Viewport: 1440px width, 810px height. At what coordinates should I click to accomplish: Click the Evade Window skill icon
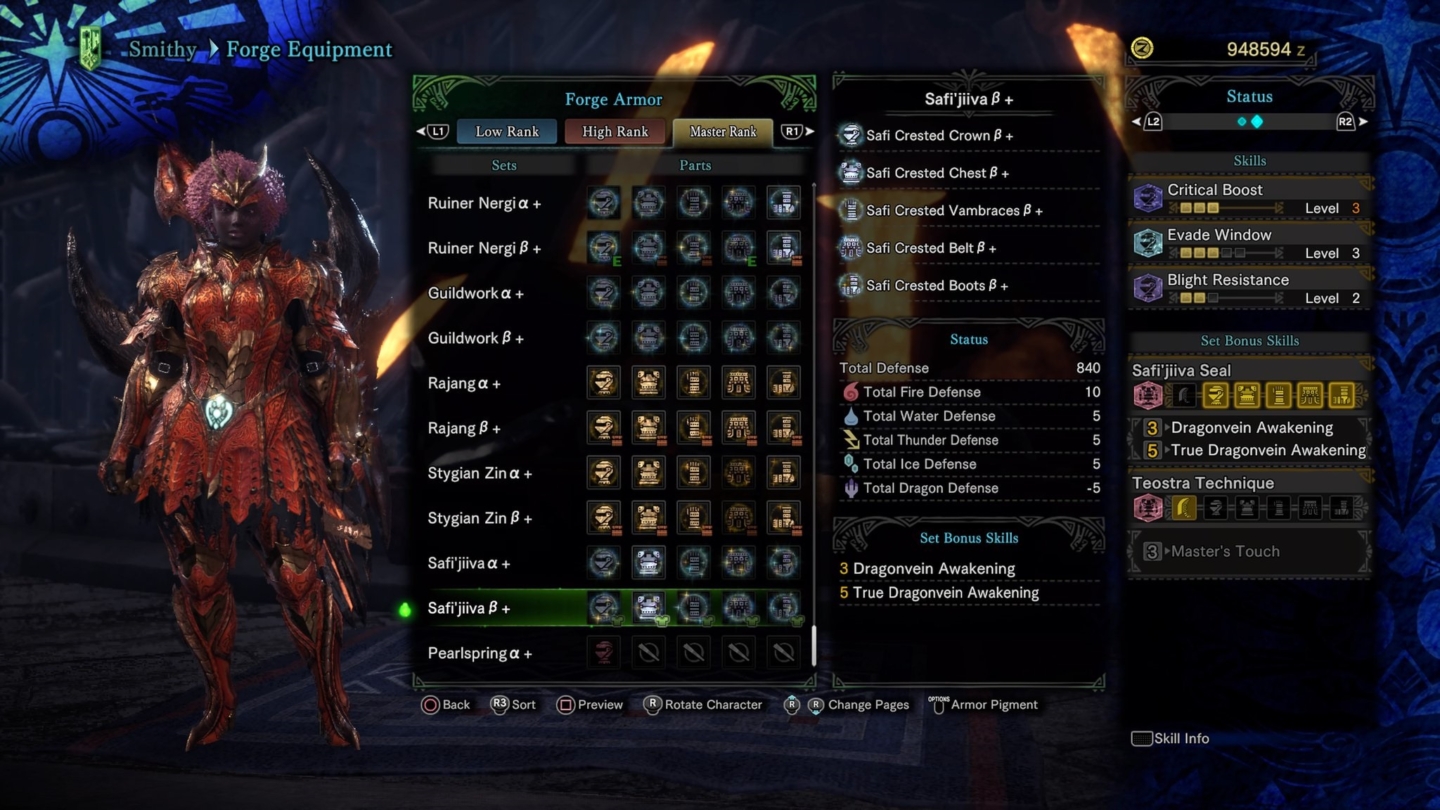(x=1147, y=240)
